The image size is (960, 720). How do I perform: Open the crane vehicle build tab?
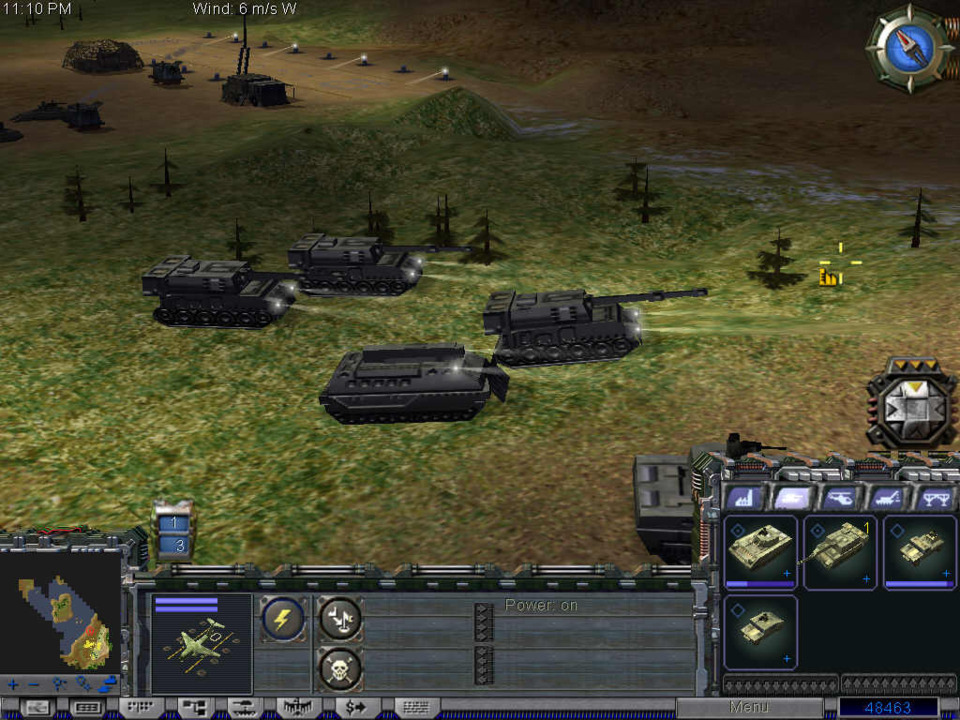tap(886, 497)
